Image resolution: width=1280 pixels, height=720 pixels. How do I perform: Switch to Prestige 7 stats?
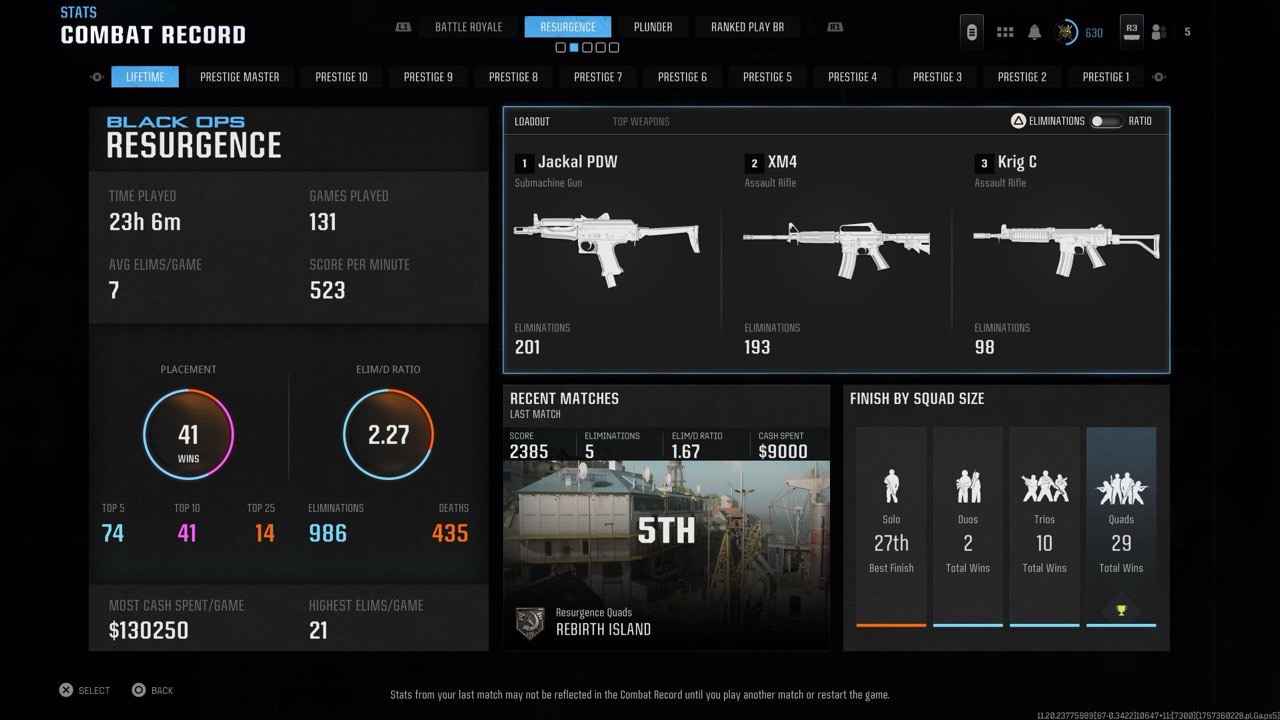coord(598,77)
